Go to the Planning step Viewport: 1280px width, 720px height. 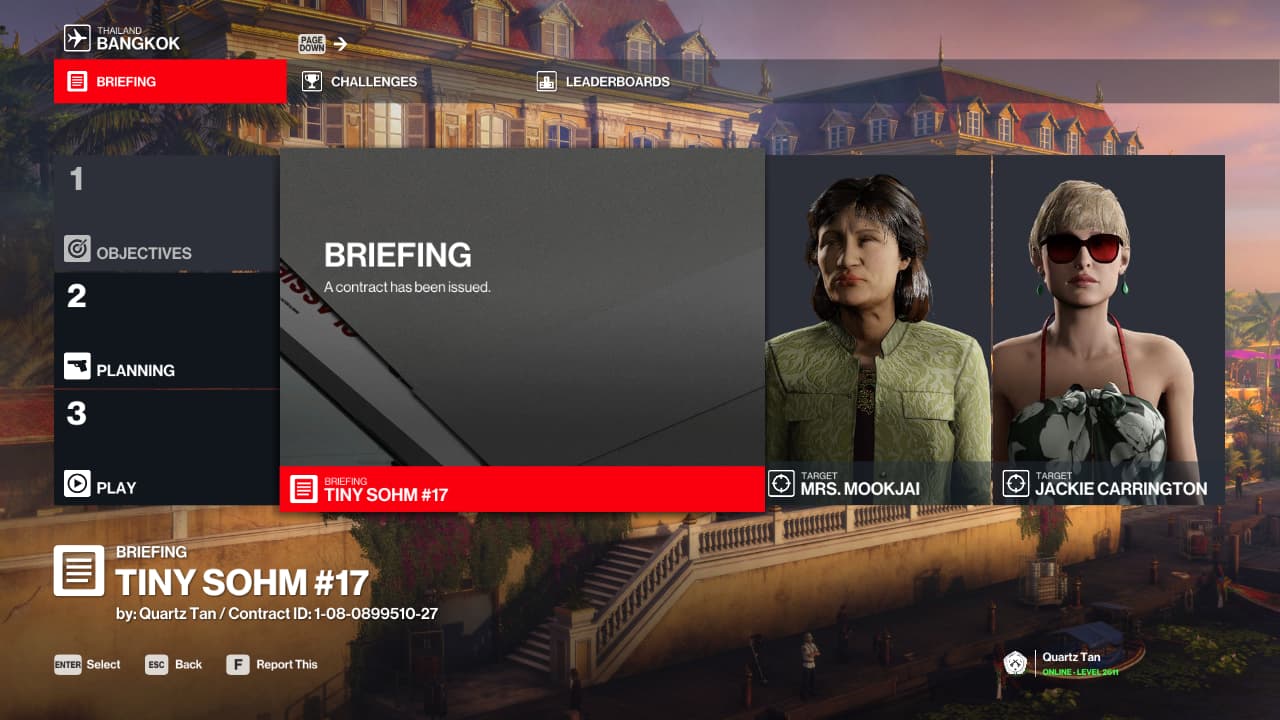166,331
